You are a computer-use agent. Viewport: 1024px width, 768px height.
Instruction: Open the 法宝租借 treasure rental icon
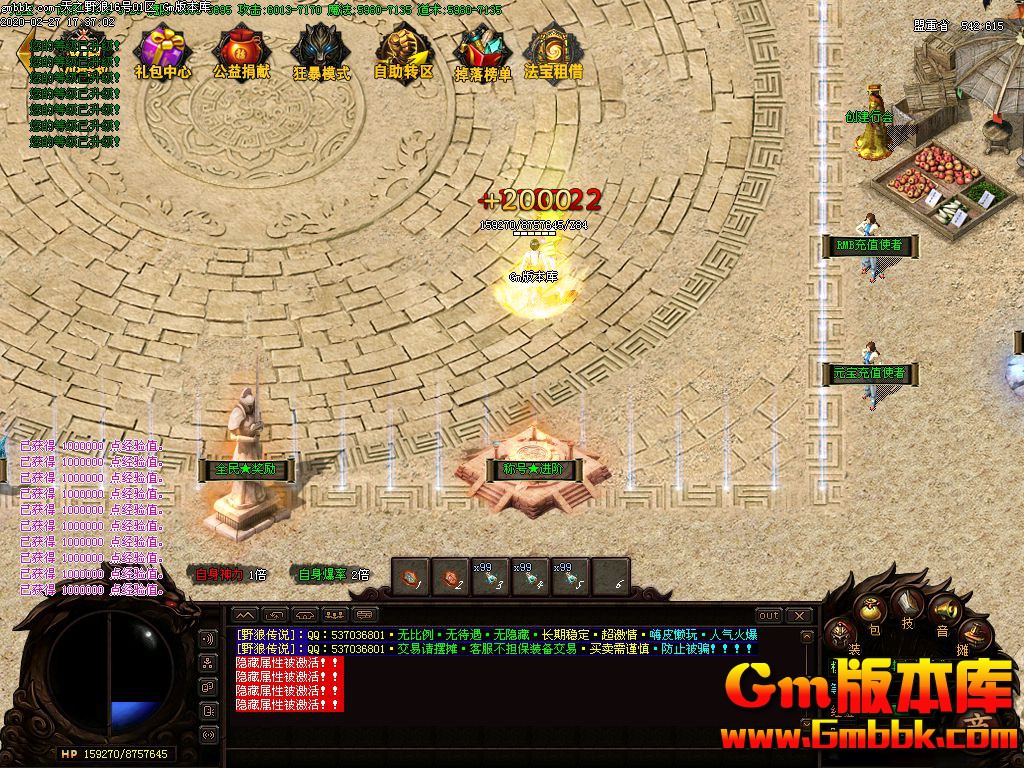(553, 52)
